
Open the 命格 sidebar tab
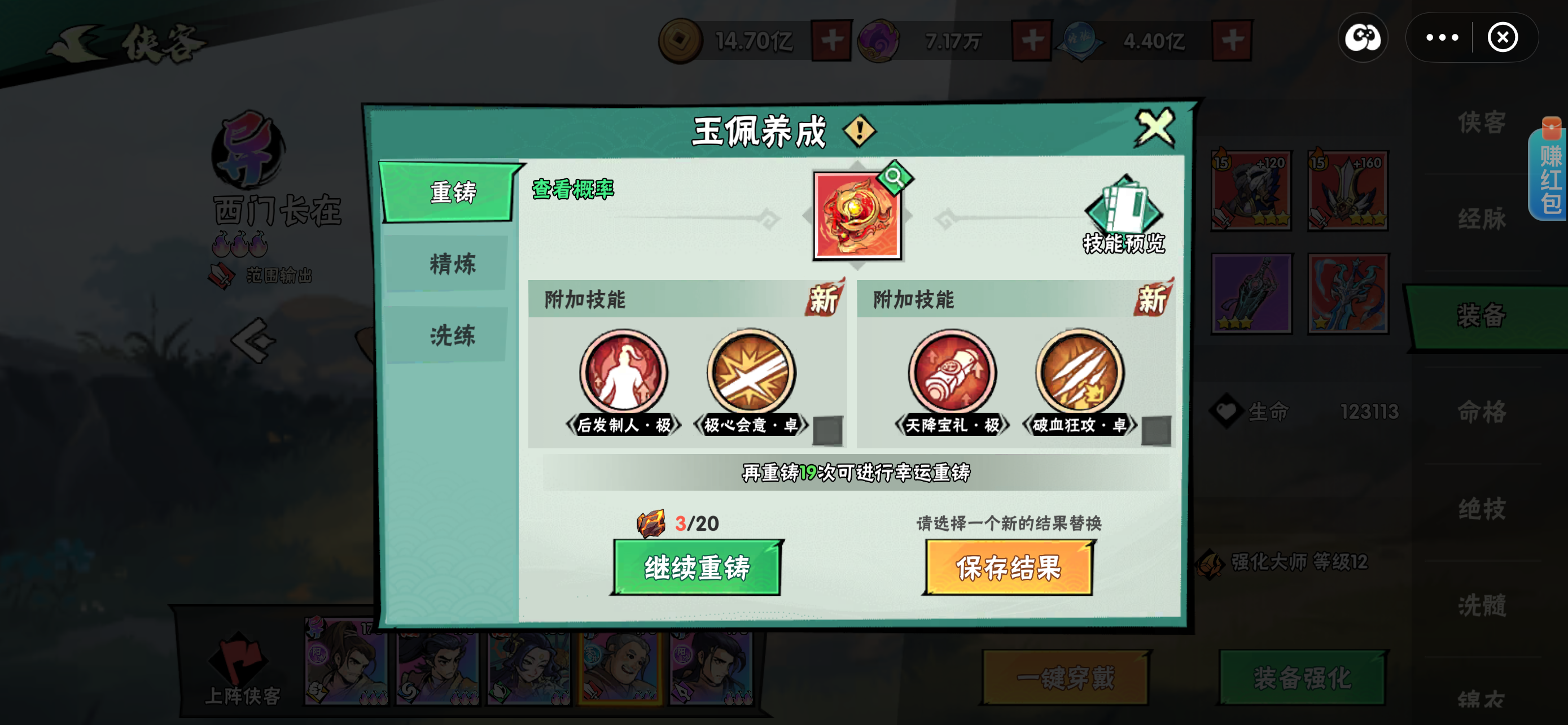(x=1482, y=411)
